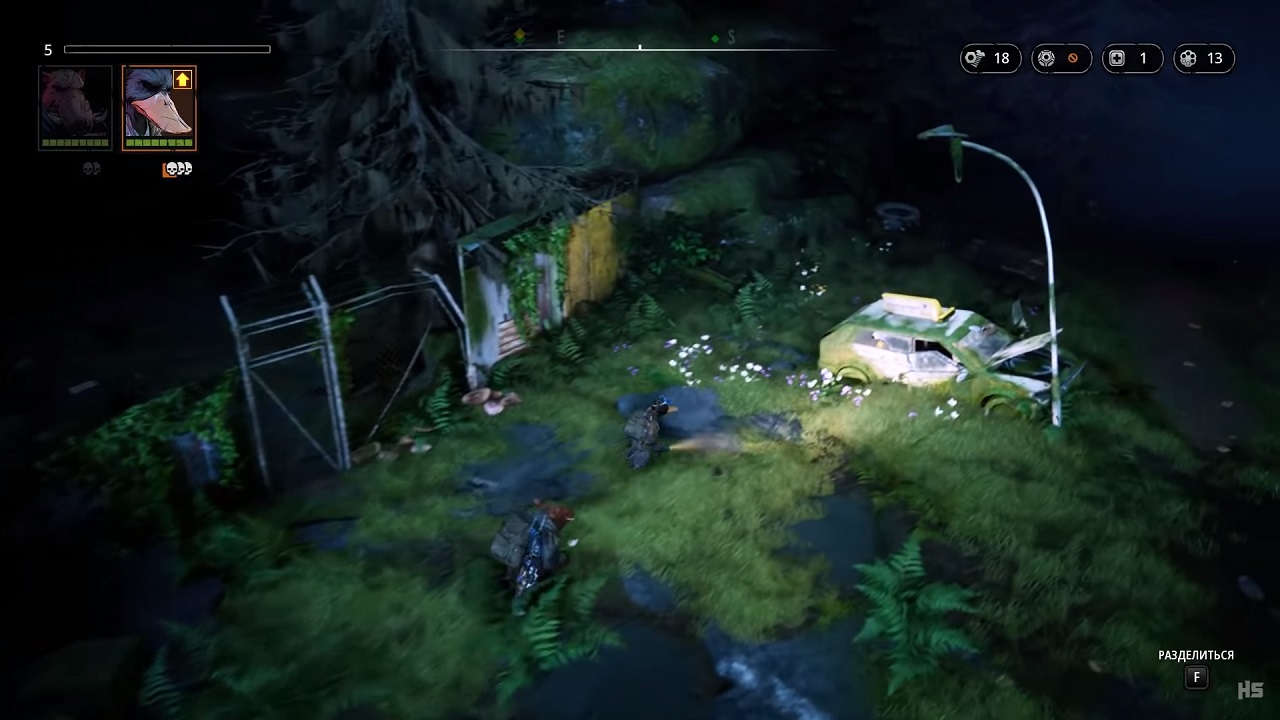1280x720 pixels.
Task: Open the yellow level-up arrow on Dux
Action: pyautogui.click(x=182, y=80)
